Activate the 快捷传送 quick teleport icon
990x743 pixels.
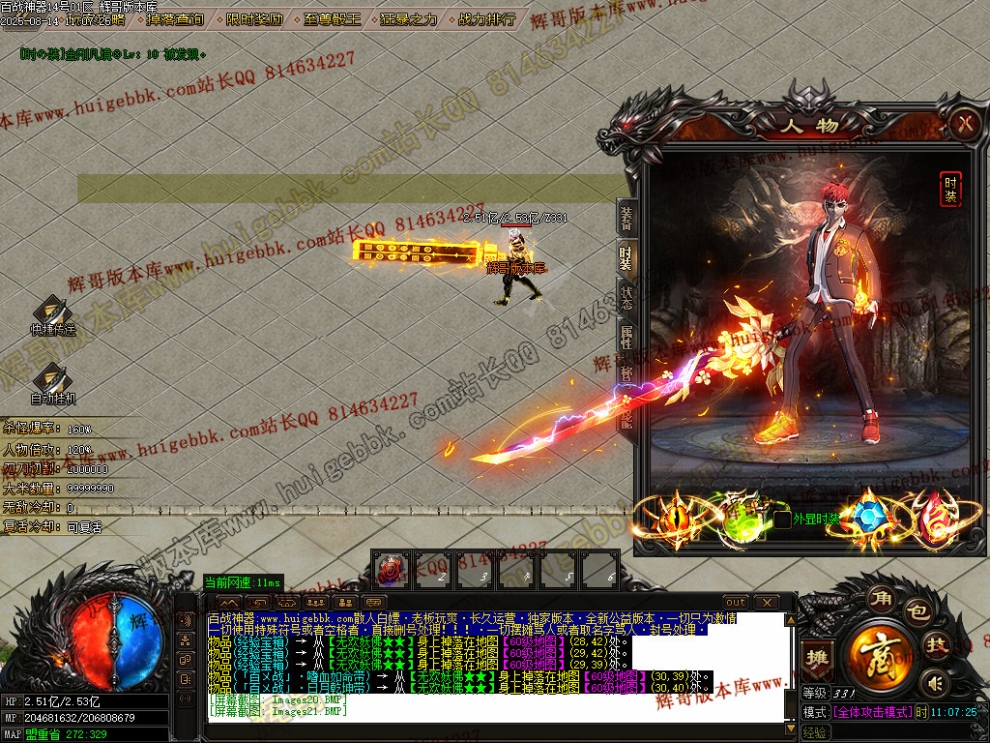(x=52, y=312)
